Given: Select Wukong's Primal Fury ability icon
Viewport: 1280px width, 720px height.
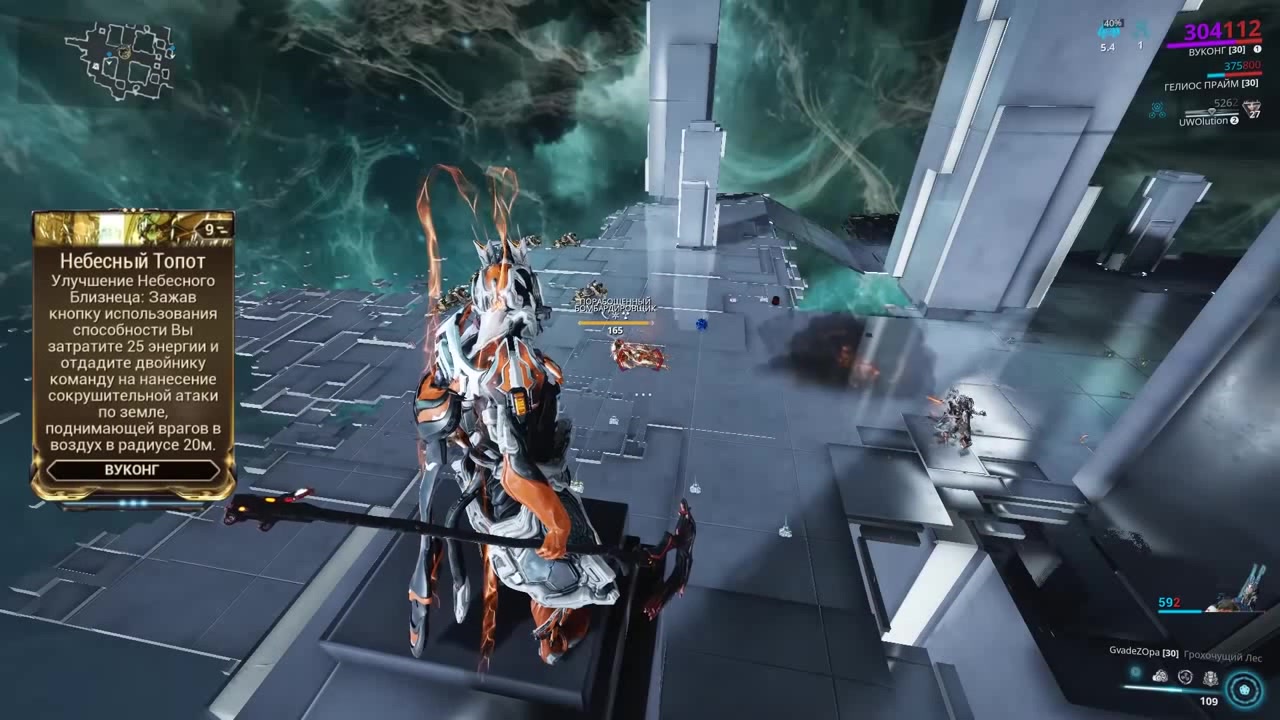Looking at the screenshot, I should point(1244,690).
